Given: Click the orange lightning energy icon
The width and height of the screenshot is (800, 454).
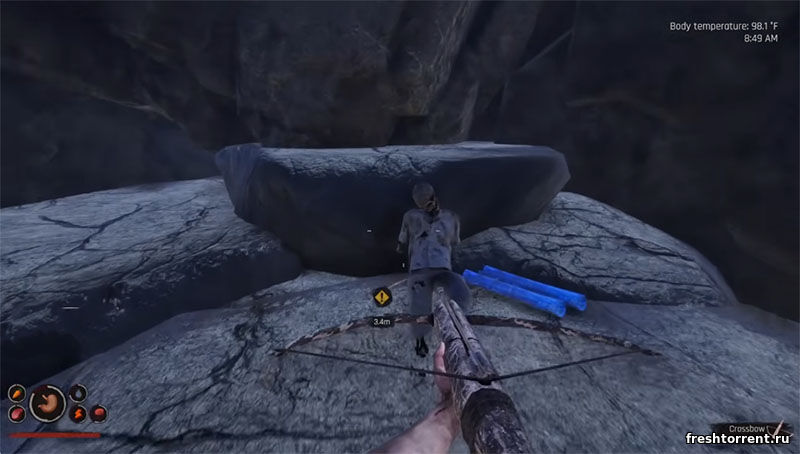Looking at the screenshot, I should click(x=78, y=414).
